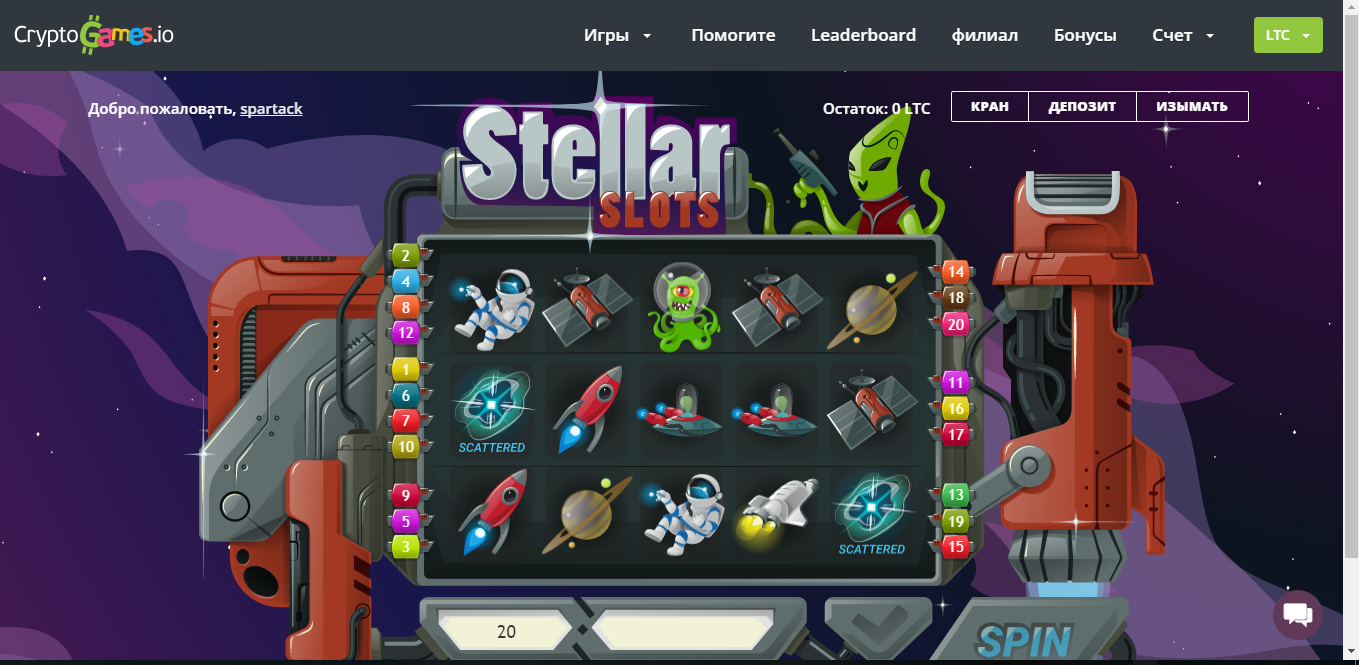Open the Leaderboard page
Viewport: 1359px width, 665px height.
click(x=863, y=35)
